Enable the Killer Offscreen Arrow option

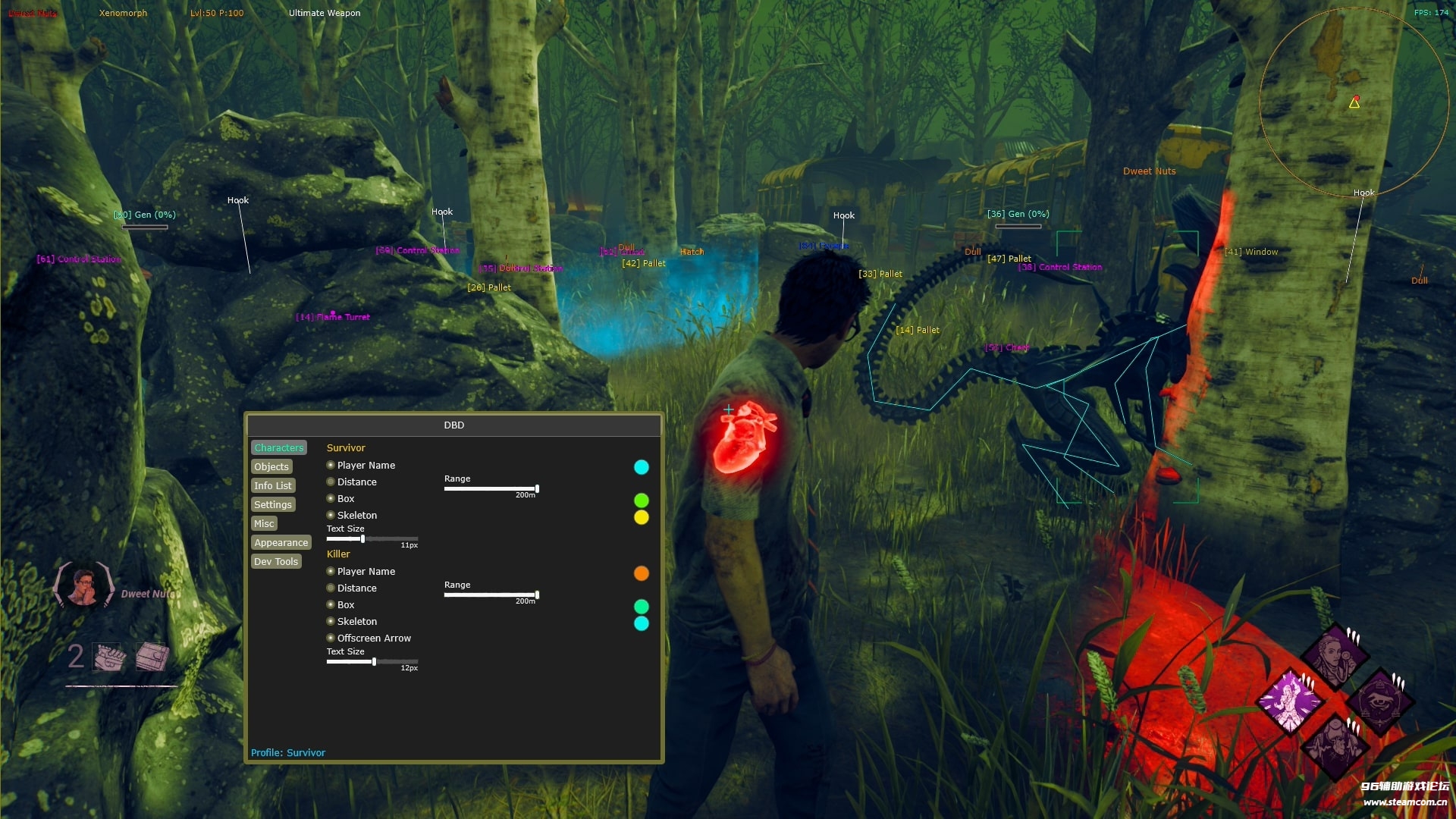coord(331,639)
